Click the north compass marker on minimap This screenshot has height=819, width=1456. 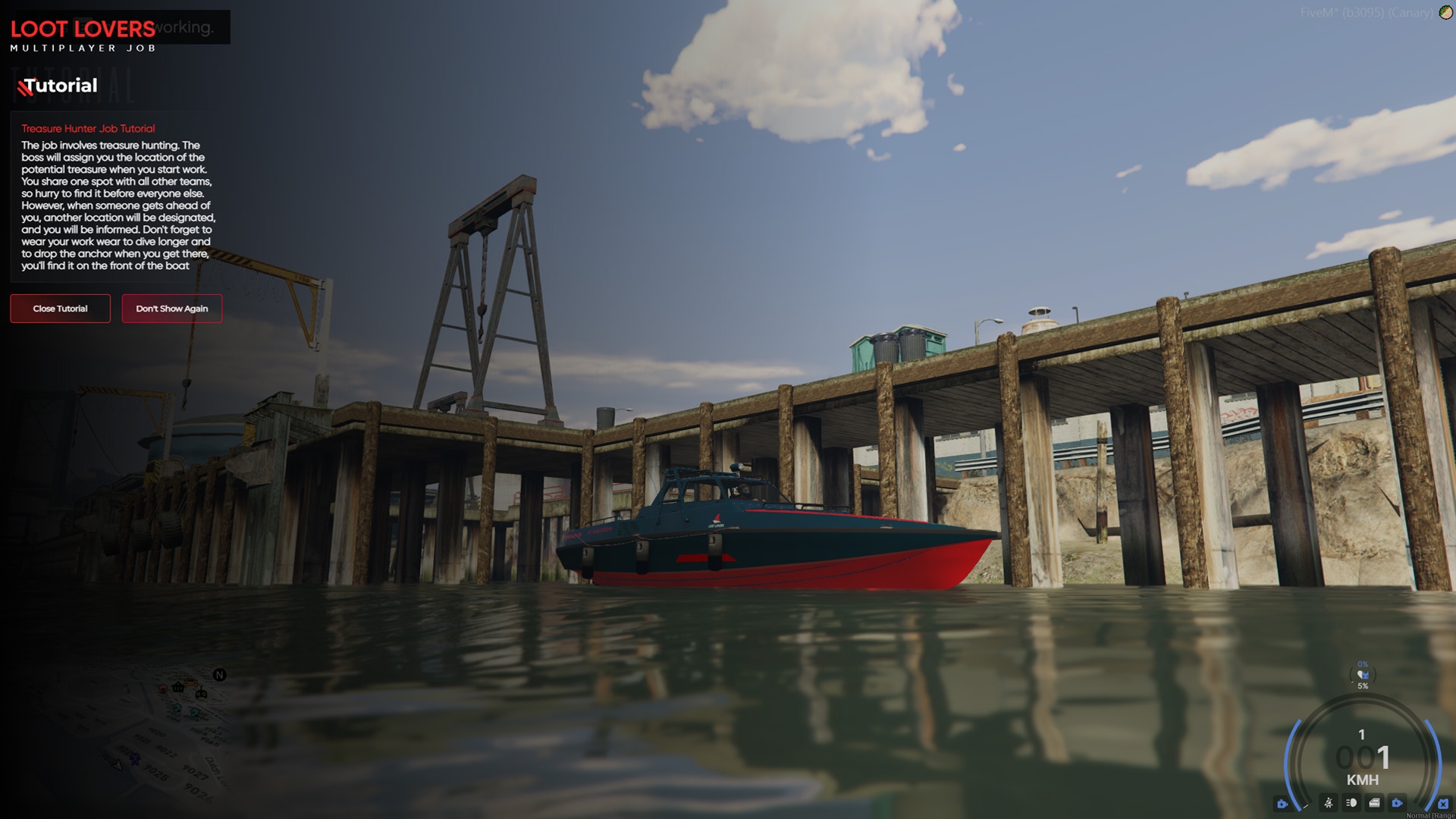click(x=219, y=675)
